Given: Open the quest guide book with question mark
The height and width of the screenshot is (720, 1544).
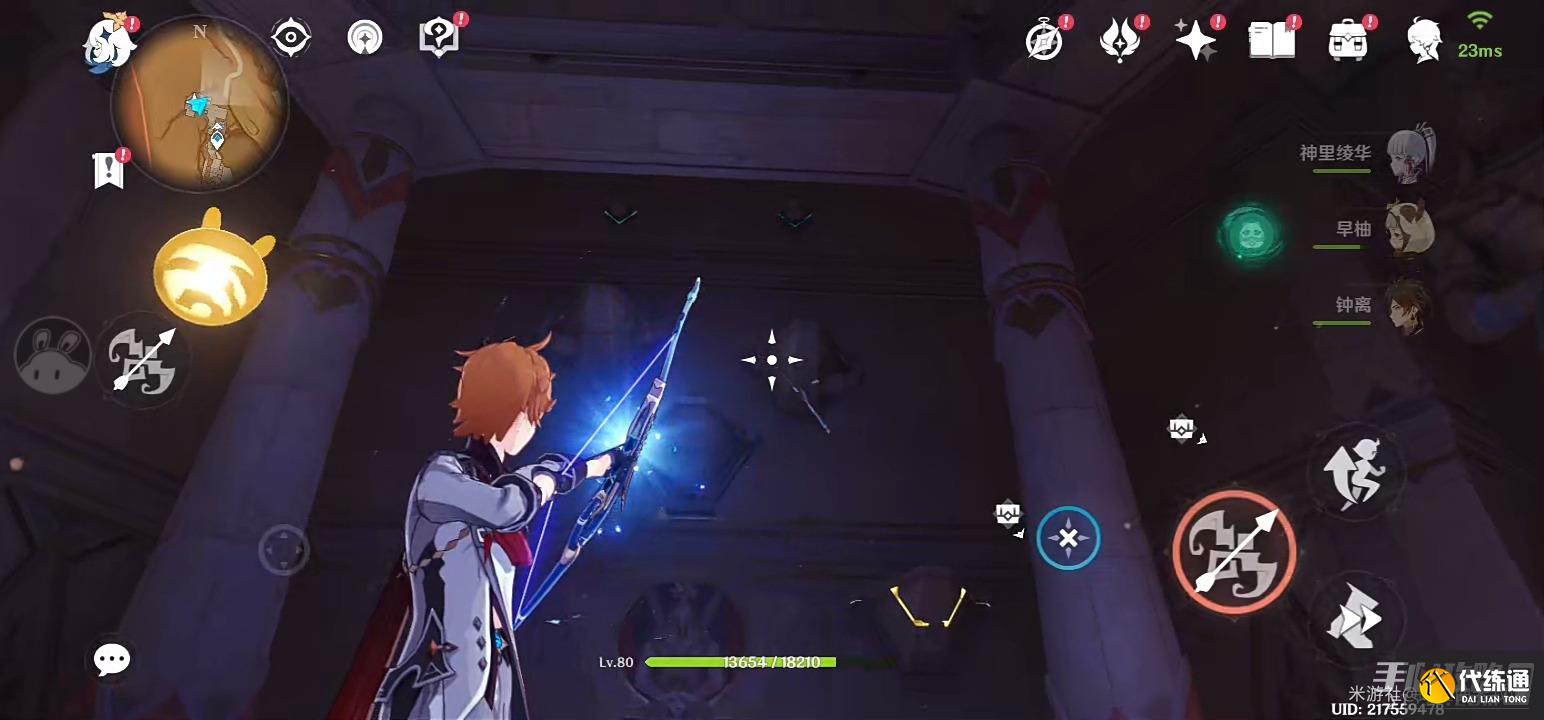Looking at the screenshot, I should (x=438, y=38).
